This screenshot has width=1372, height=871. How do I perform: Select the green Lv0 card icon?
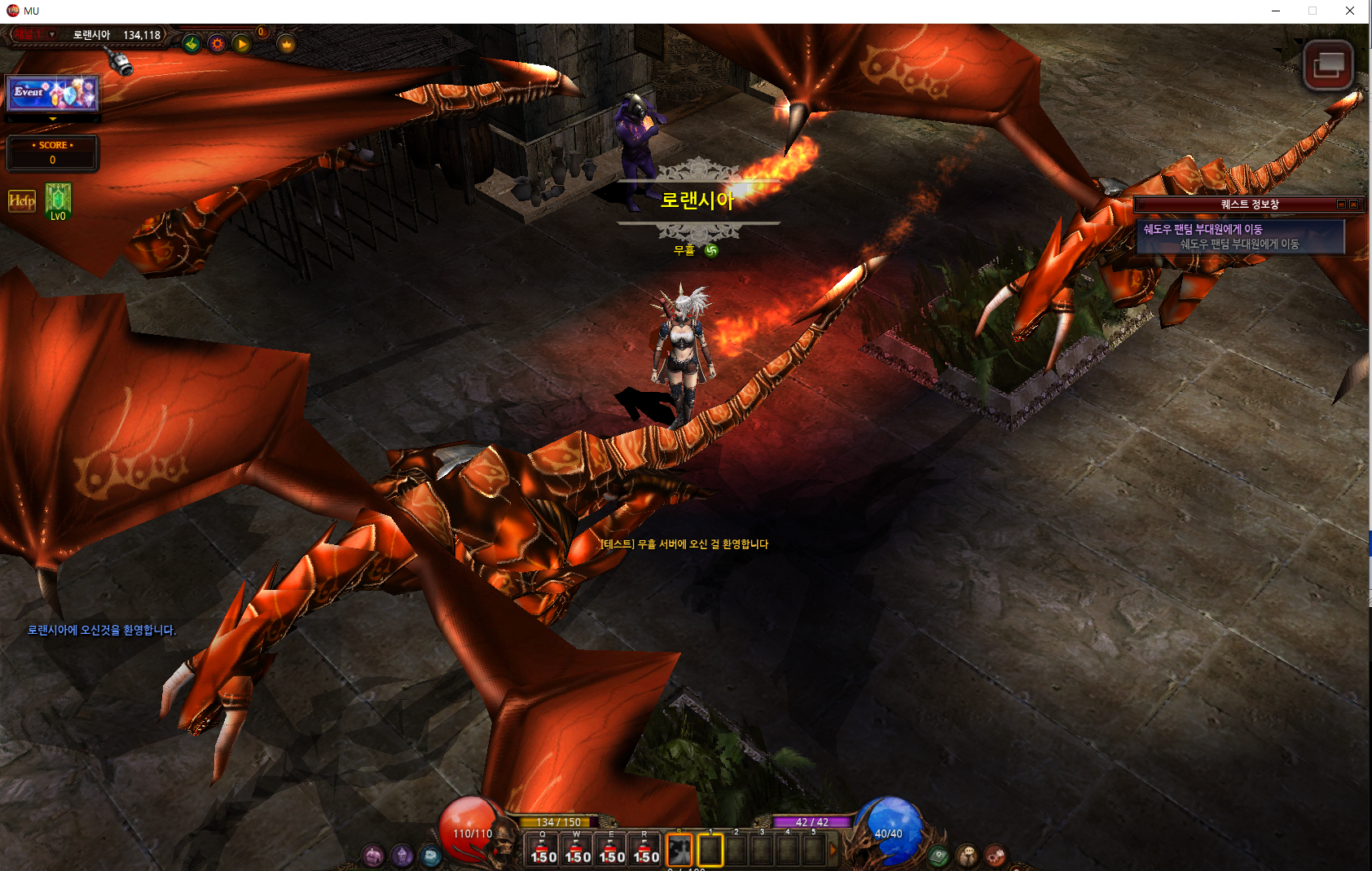(x=58, y=200)
